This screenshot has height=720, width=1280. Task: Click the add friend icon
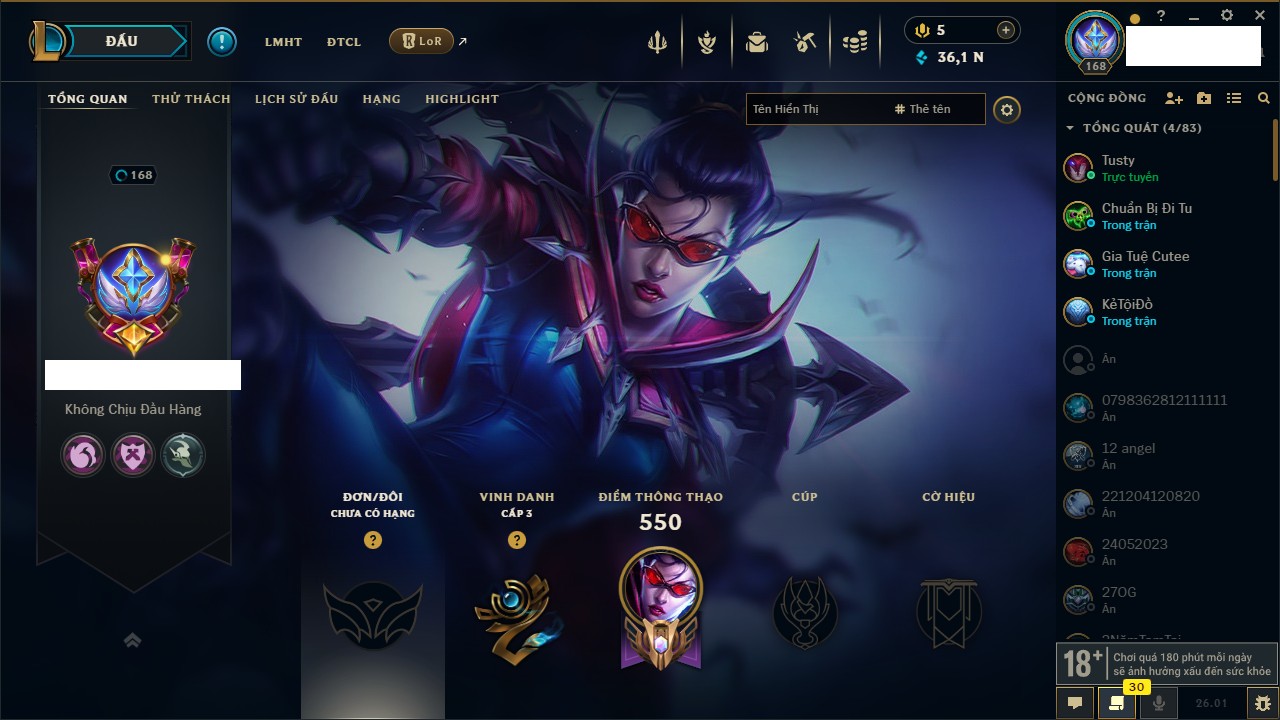(1174, 98)
